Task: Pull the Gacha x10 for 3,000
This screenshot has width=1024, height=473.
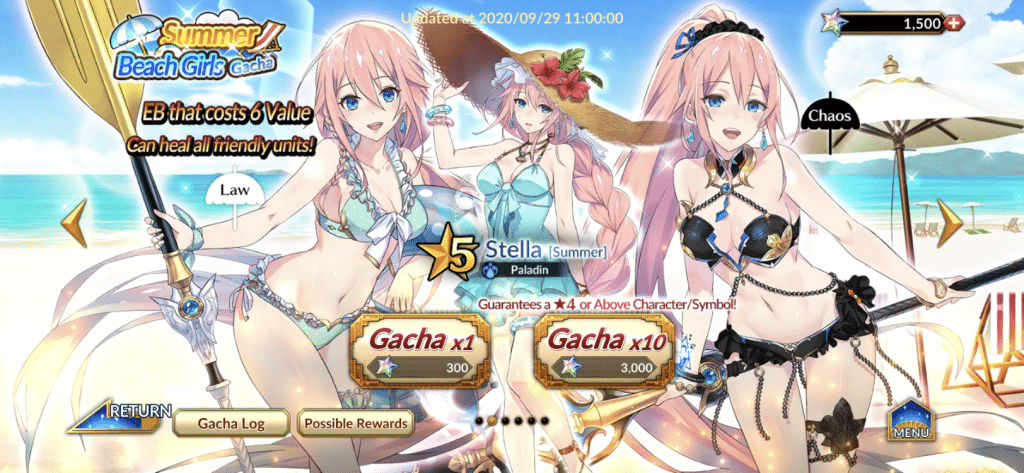Action: tap(602, 351)
